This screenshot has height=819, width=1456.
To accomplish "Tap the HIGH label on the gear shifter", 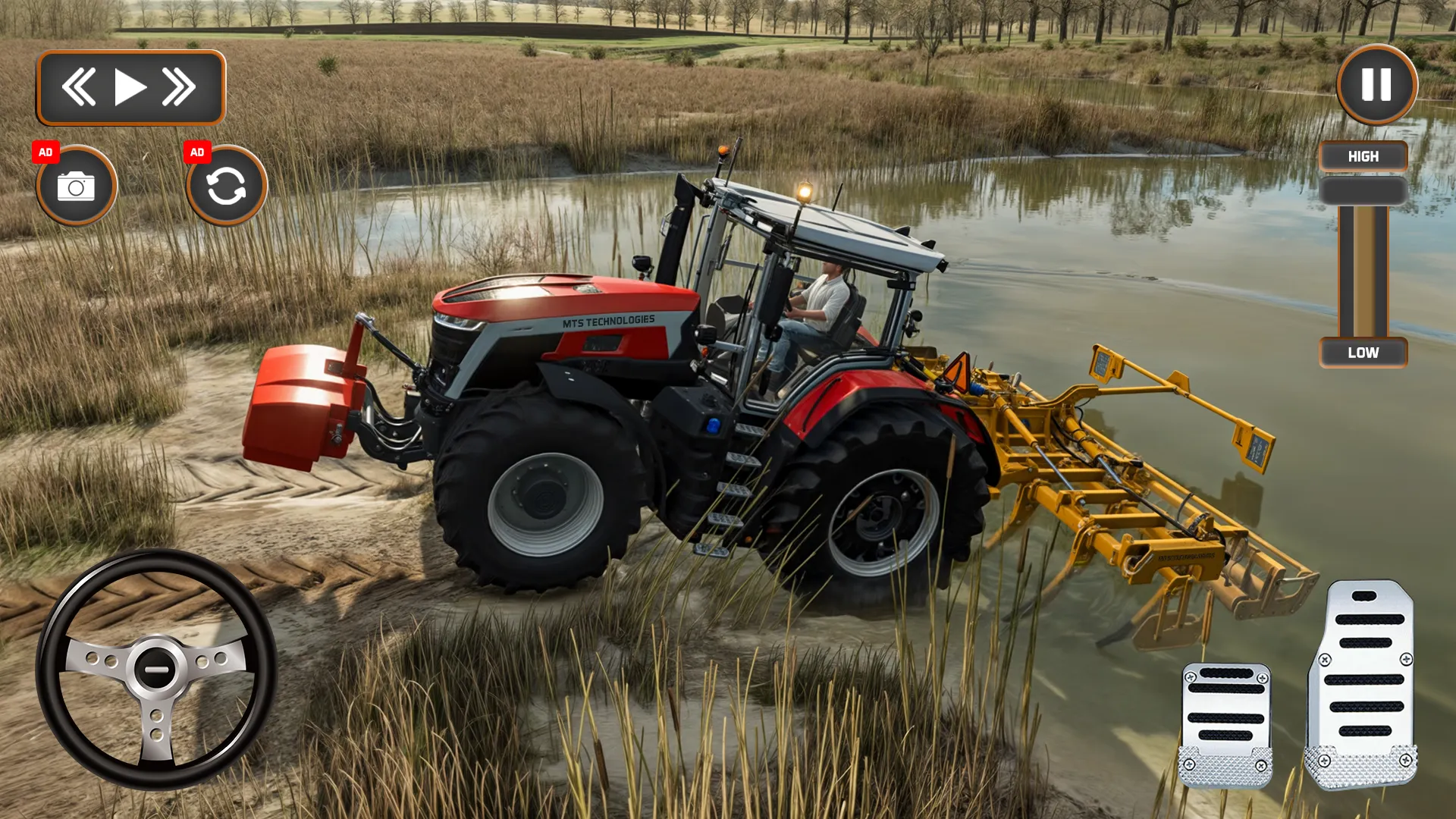I will click(1363, 156).
